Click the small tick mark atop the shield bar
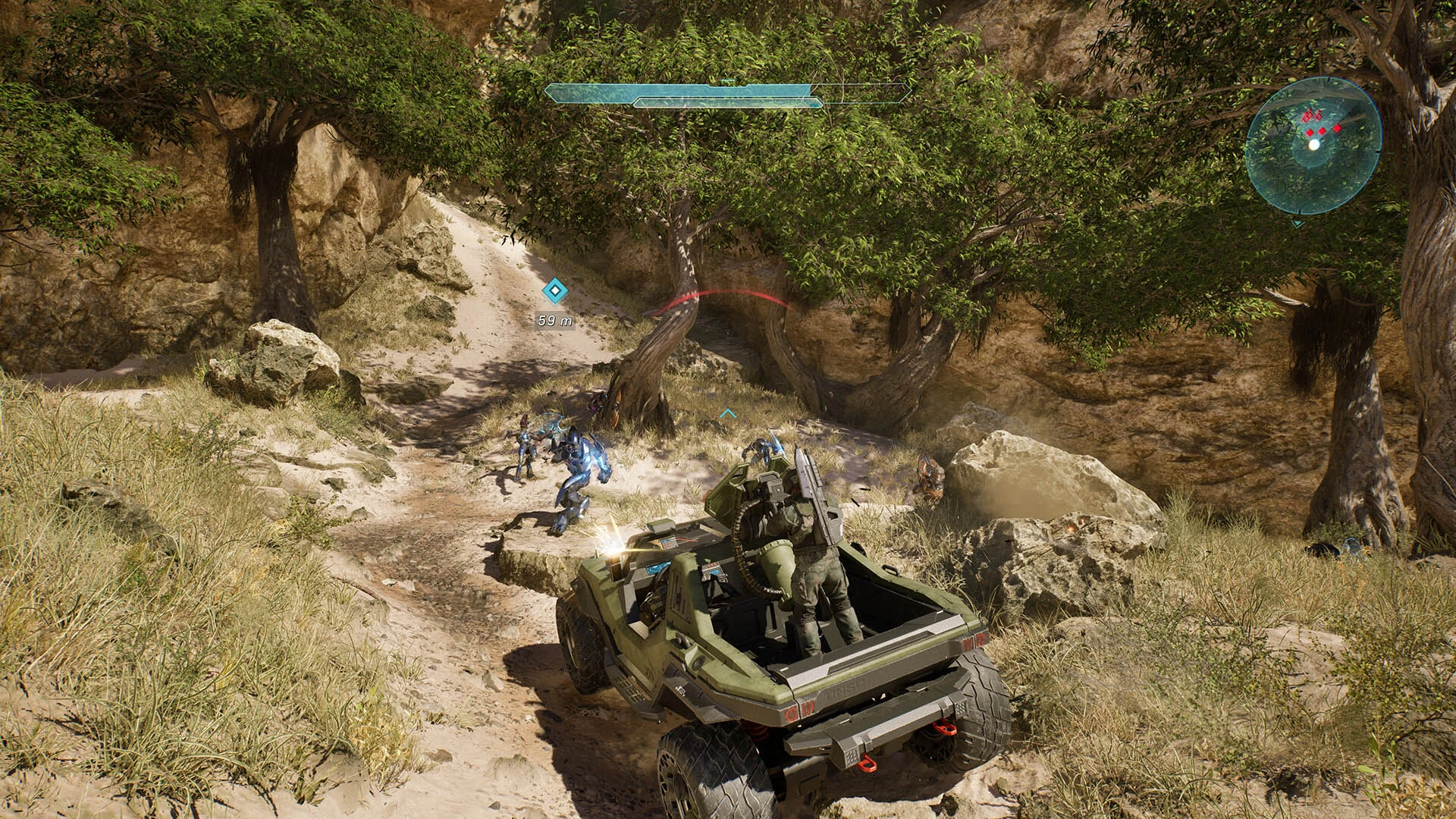1456x819 pixels. coord(726,80)
